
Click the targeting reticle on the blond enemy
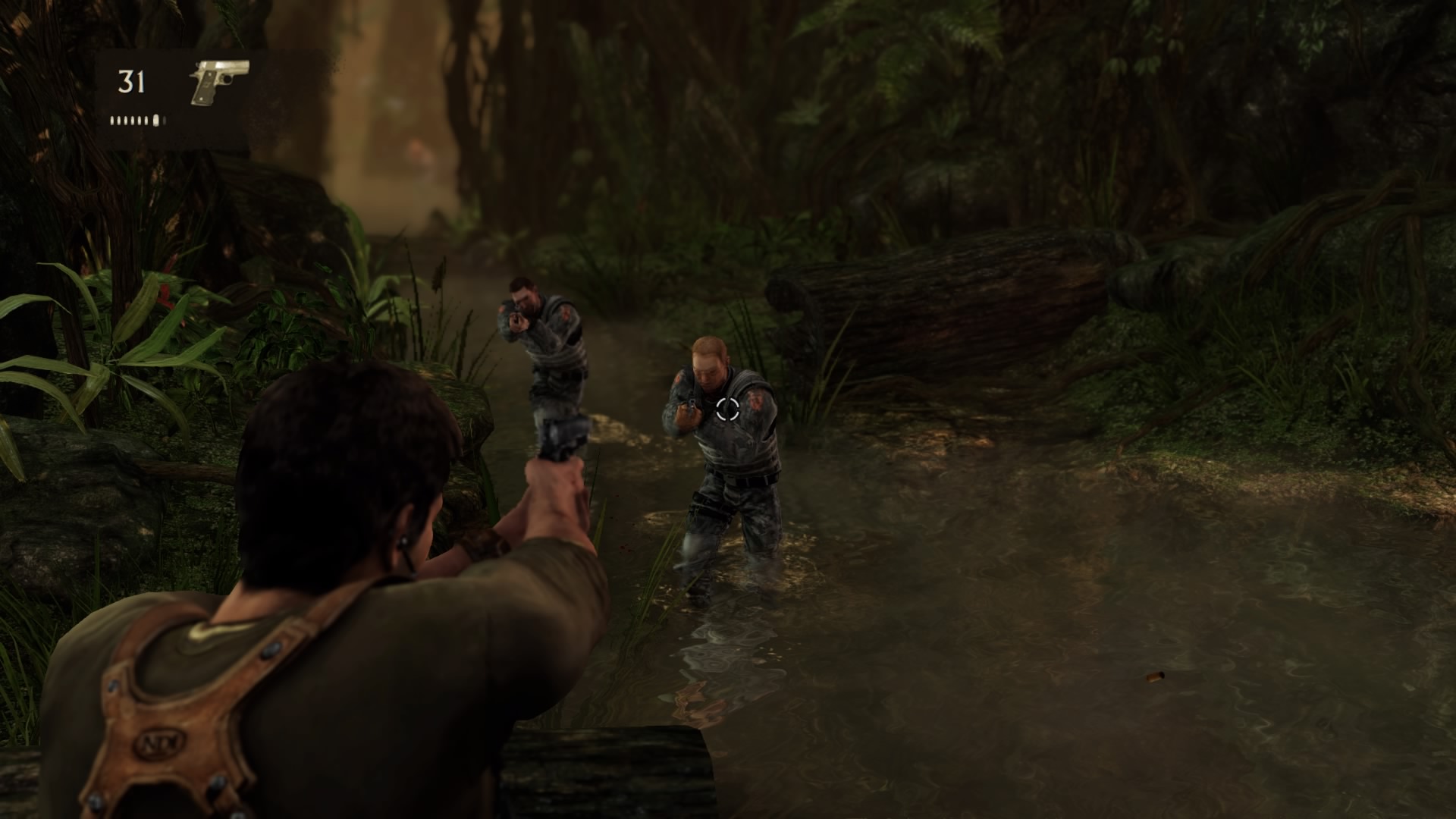726,409
